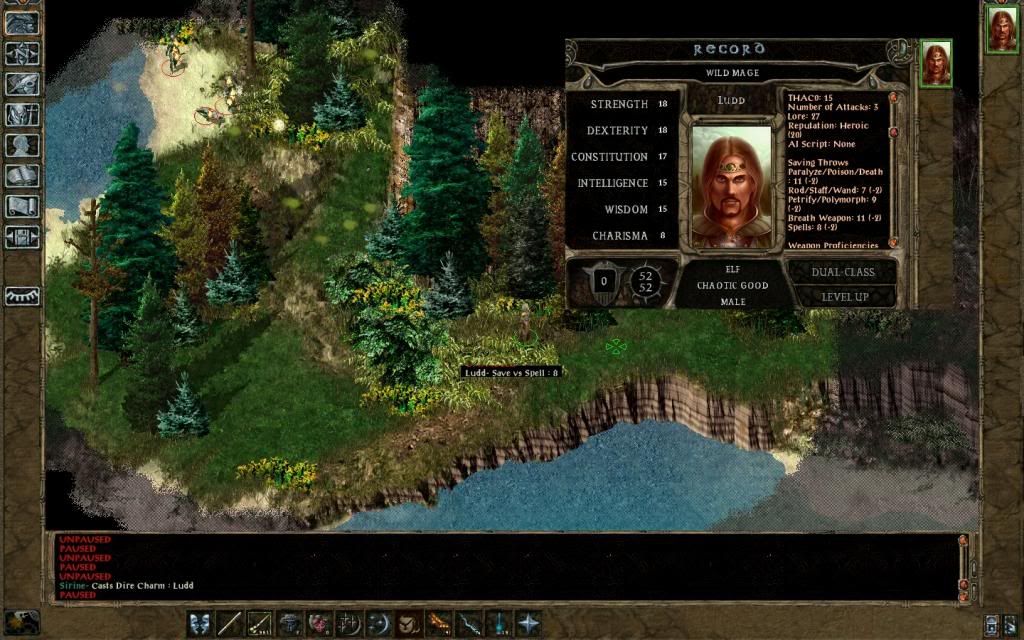This screenshot has height=640, width=1024.
Task: Click the clock icon in bottom-left corner
Action: tap(22, 620)
